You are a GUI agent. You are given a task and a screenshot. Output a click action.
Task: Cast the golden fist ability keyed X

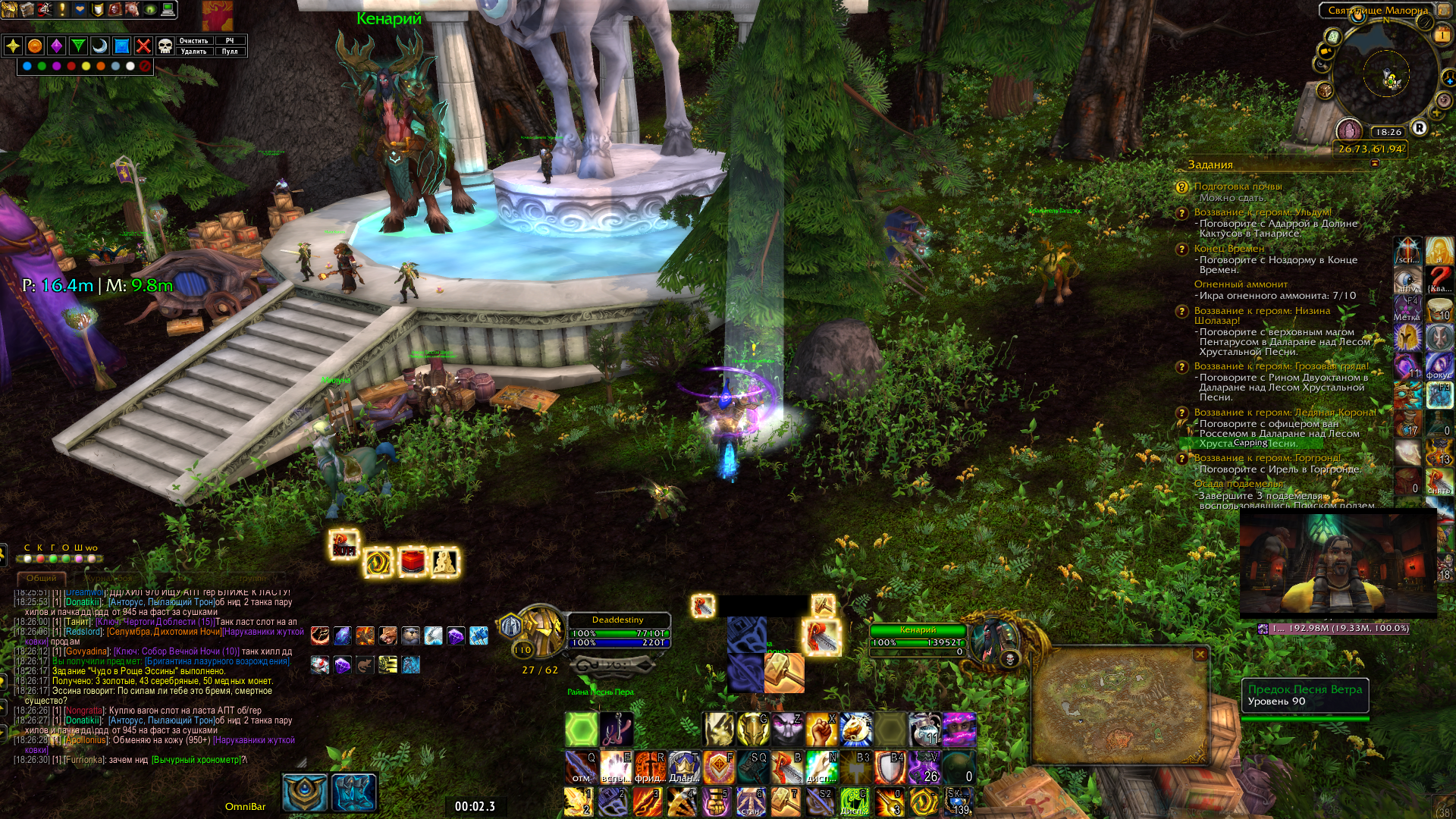(x=822, y=729)
